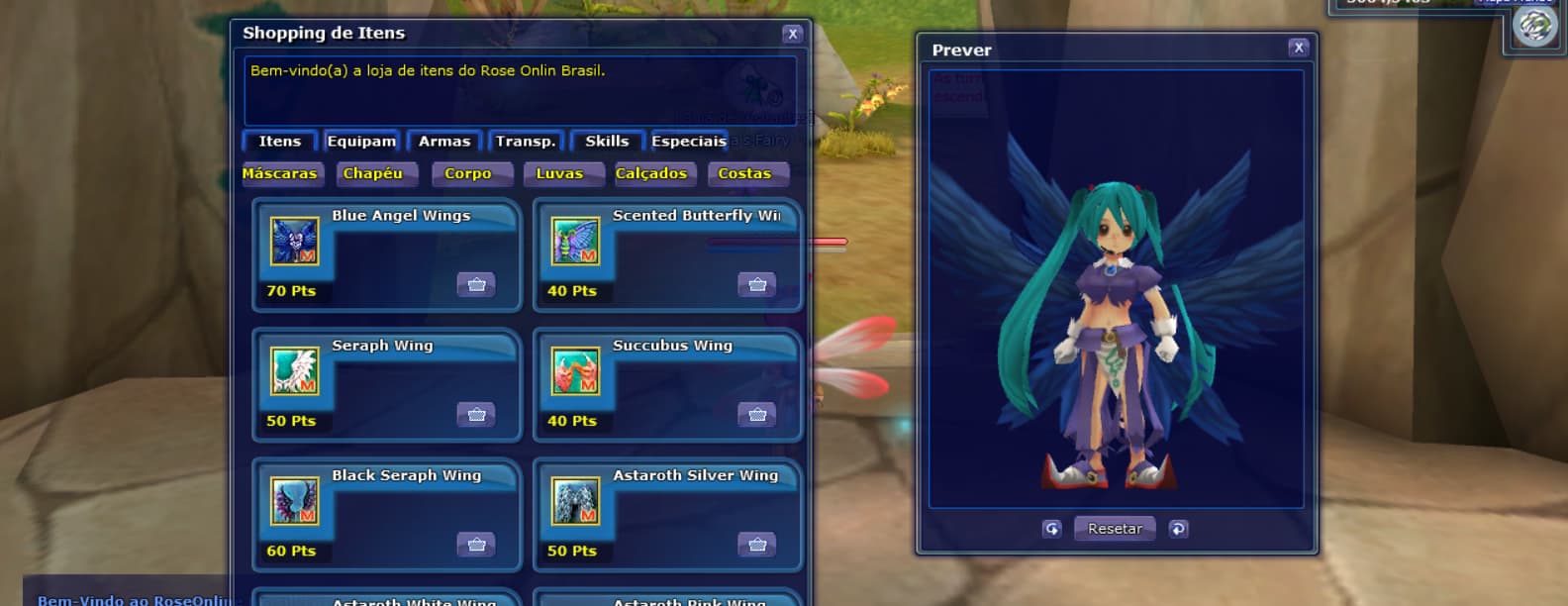Switch to the Itens tab
Screen dimensions: 1568x606
click(279, 142)
